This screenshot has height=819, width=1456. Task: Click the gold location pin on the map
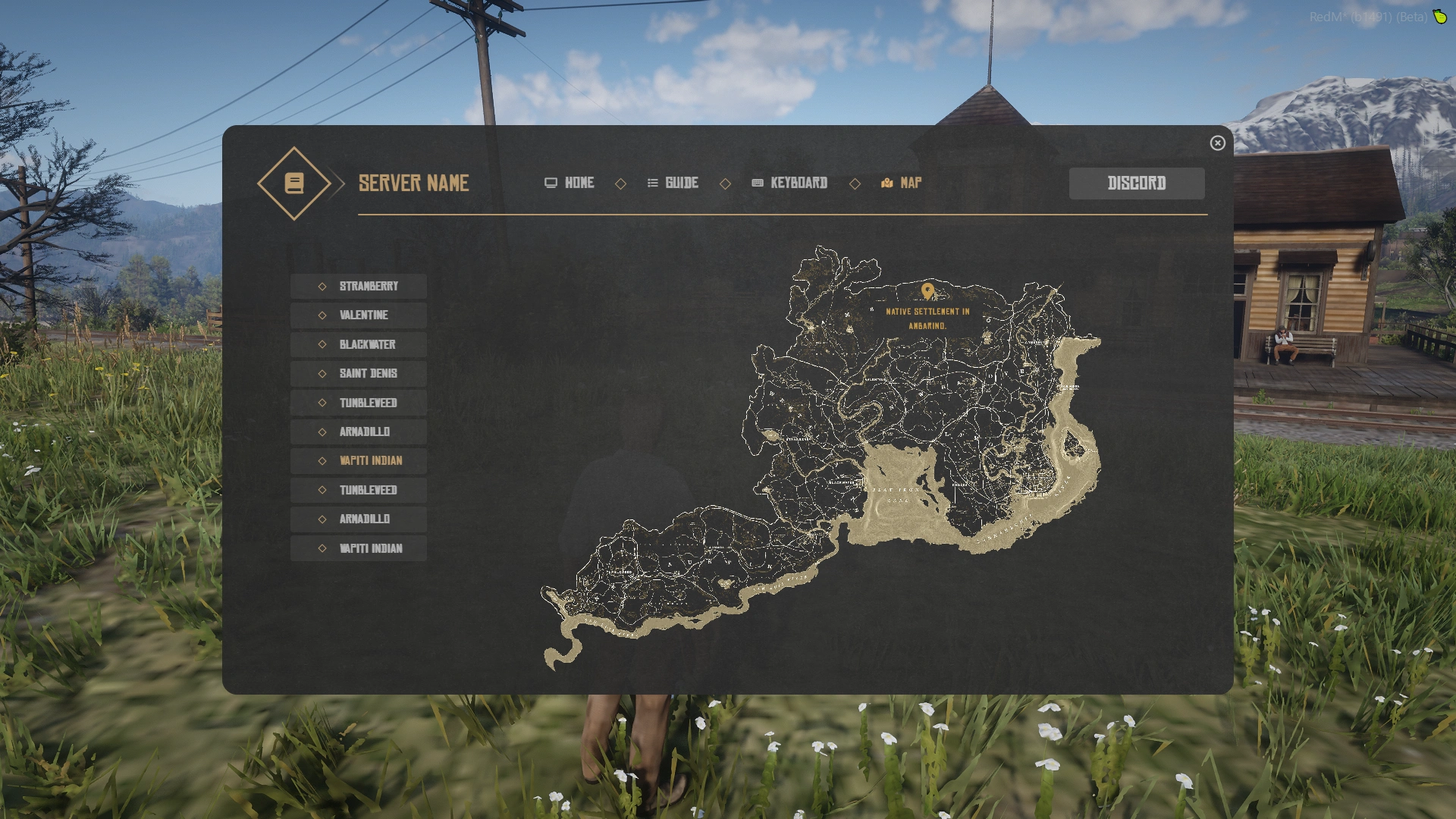point(927,291)
